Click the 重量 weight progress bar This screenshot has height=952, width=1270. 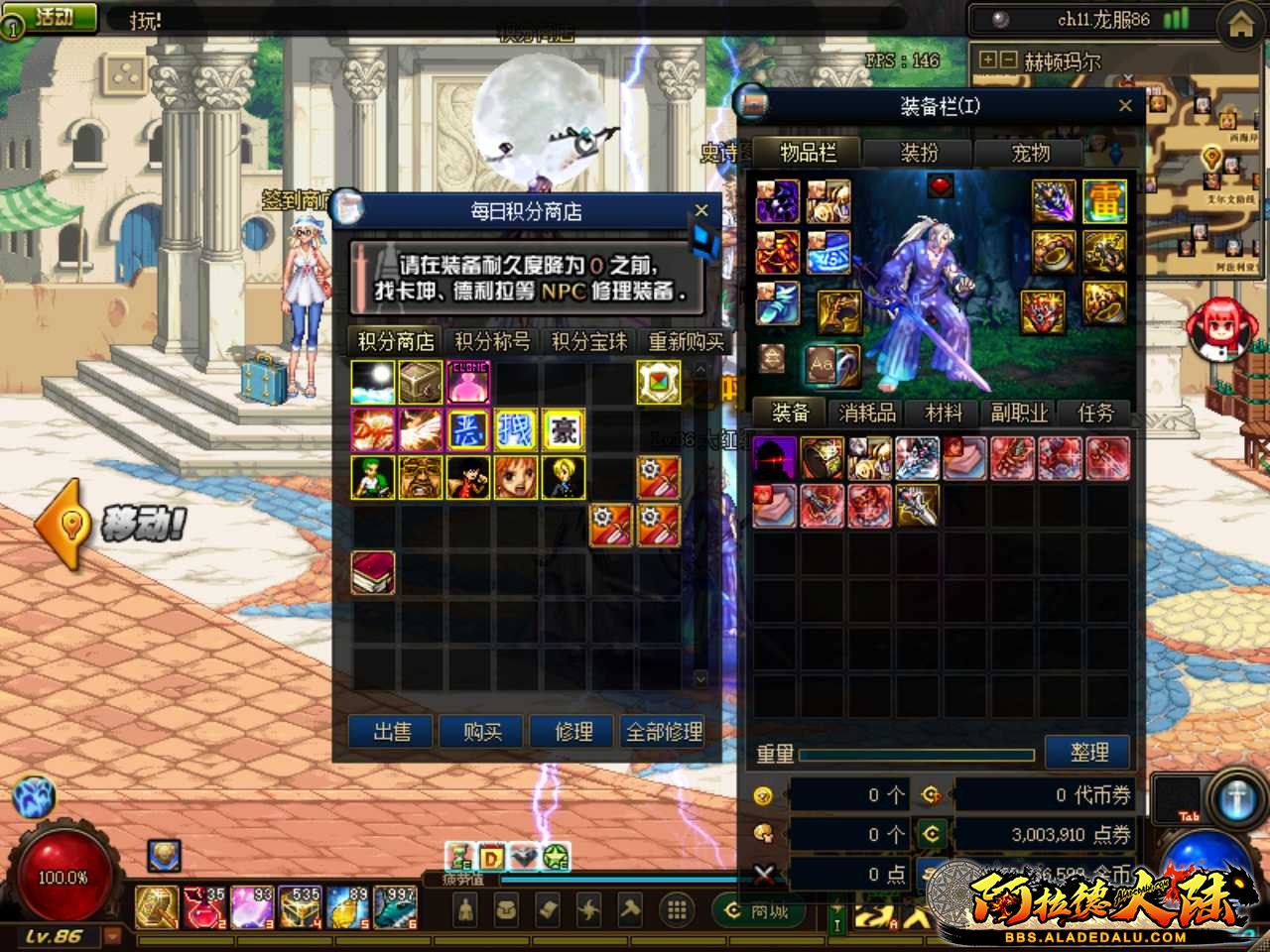click(915, 755)
